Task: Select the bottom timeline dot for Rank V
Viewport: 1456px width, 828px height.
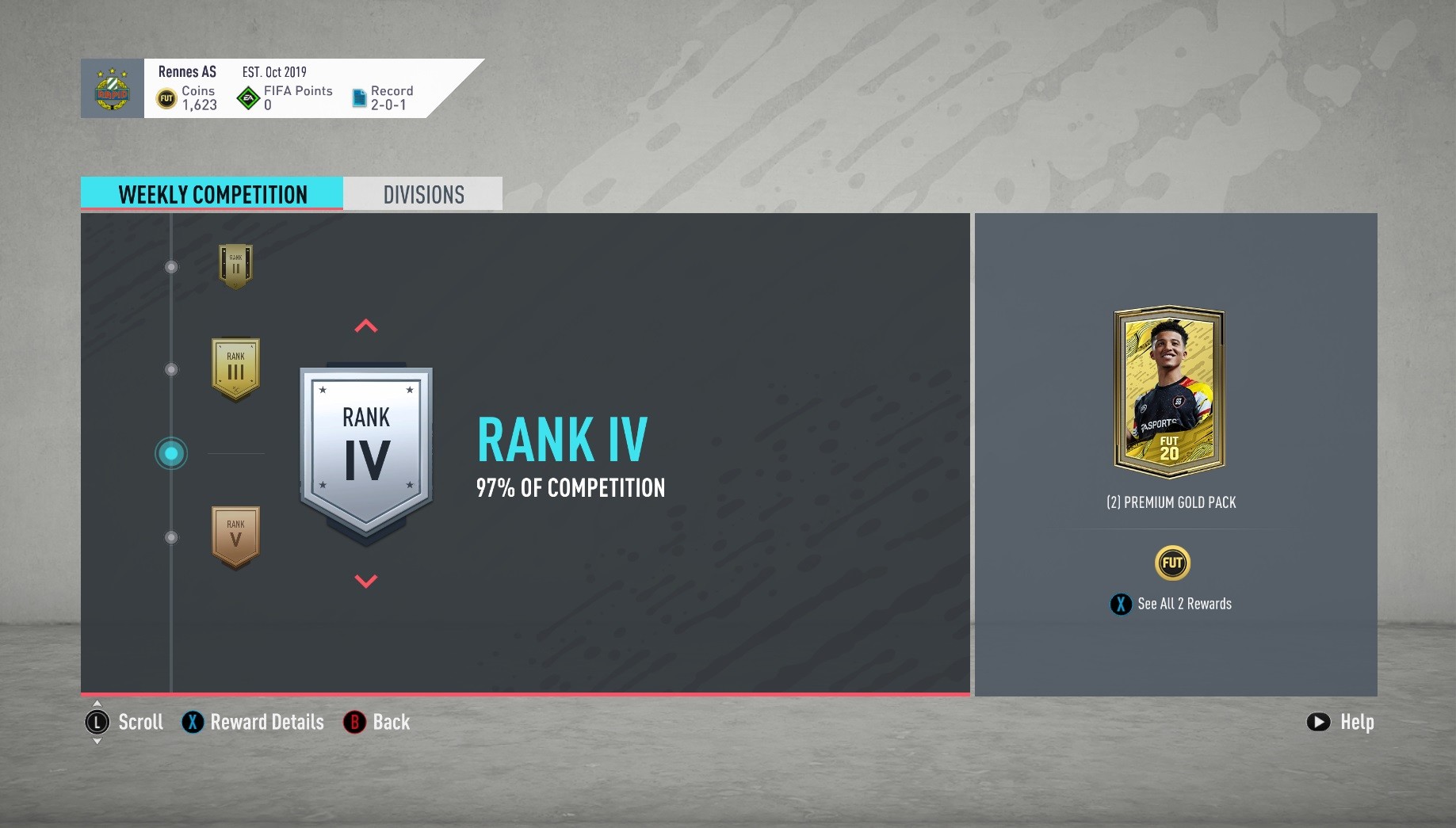Action: (170, 536)
